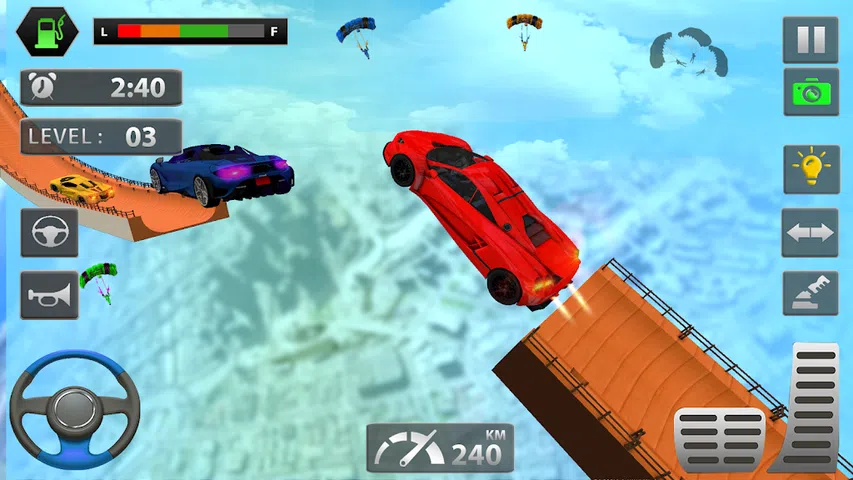Viewport: 853px width, 480px height.
Task: Click the large blue steering wheel
Action: (75, 410)
